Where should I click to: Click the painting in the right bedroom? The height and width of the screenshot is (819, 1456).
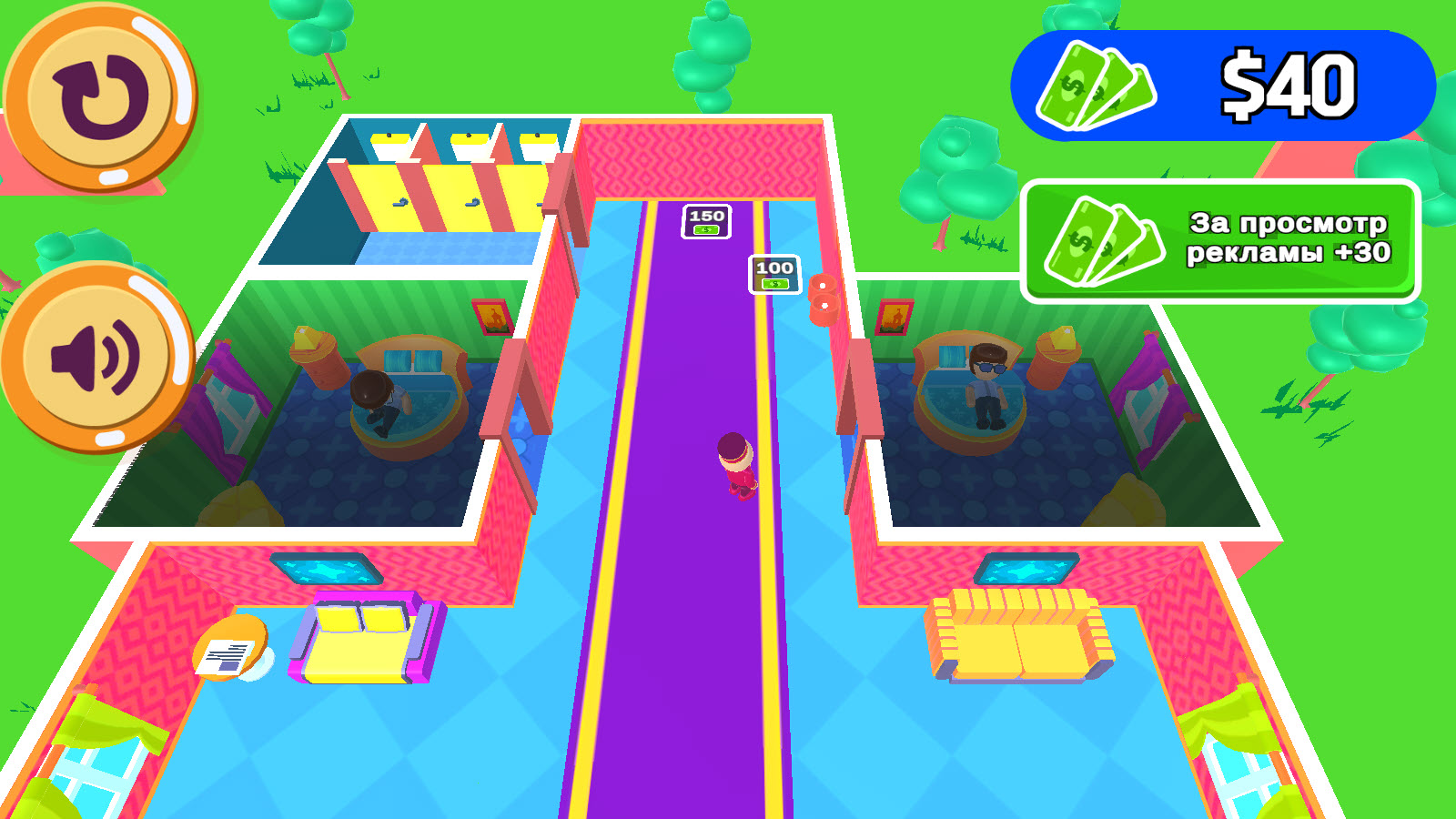point(892,318)
